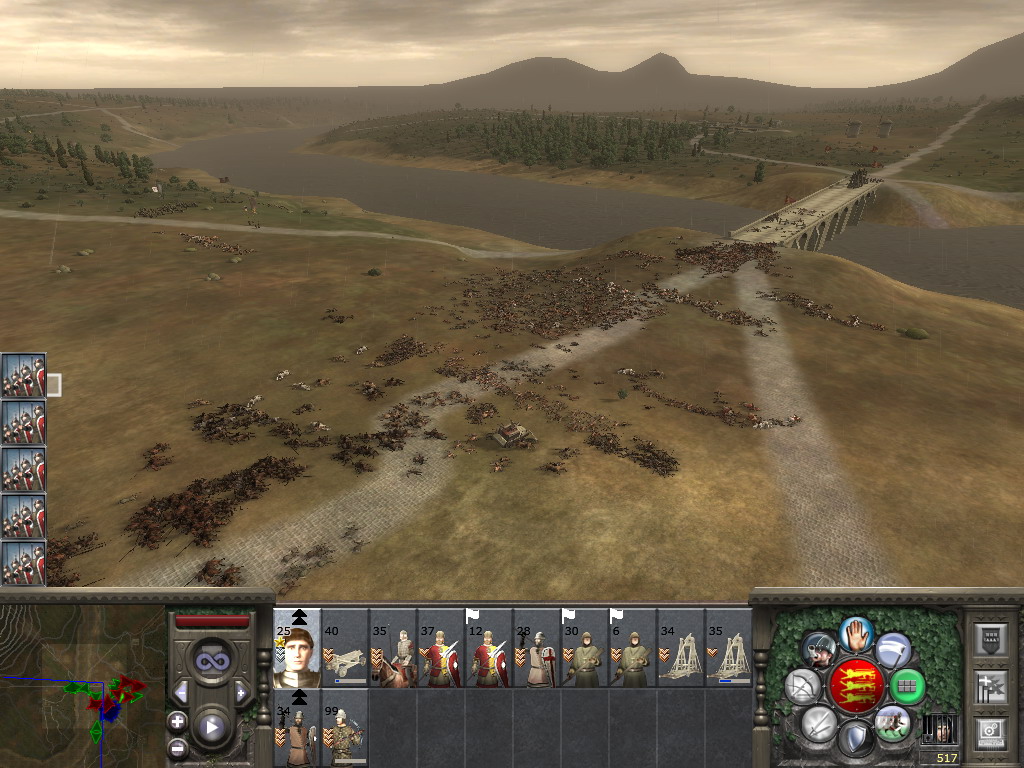Select the general's portrait unit card

pyautogui.click(x=297, y=648)
